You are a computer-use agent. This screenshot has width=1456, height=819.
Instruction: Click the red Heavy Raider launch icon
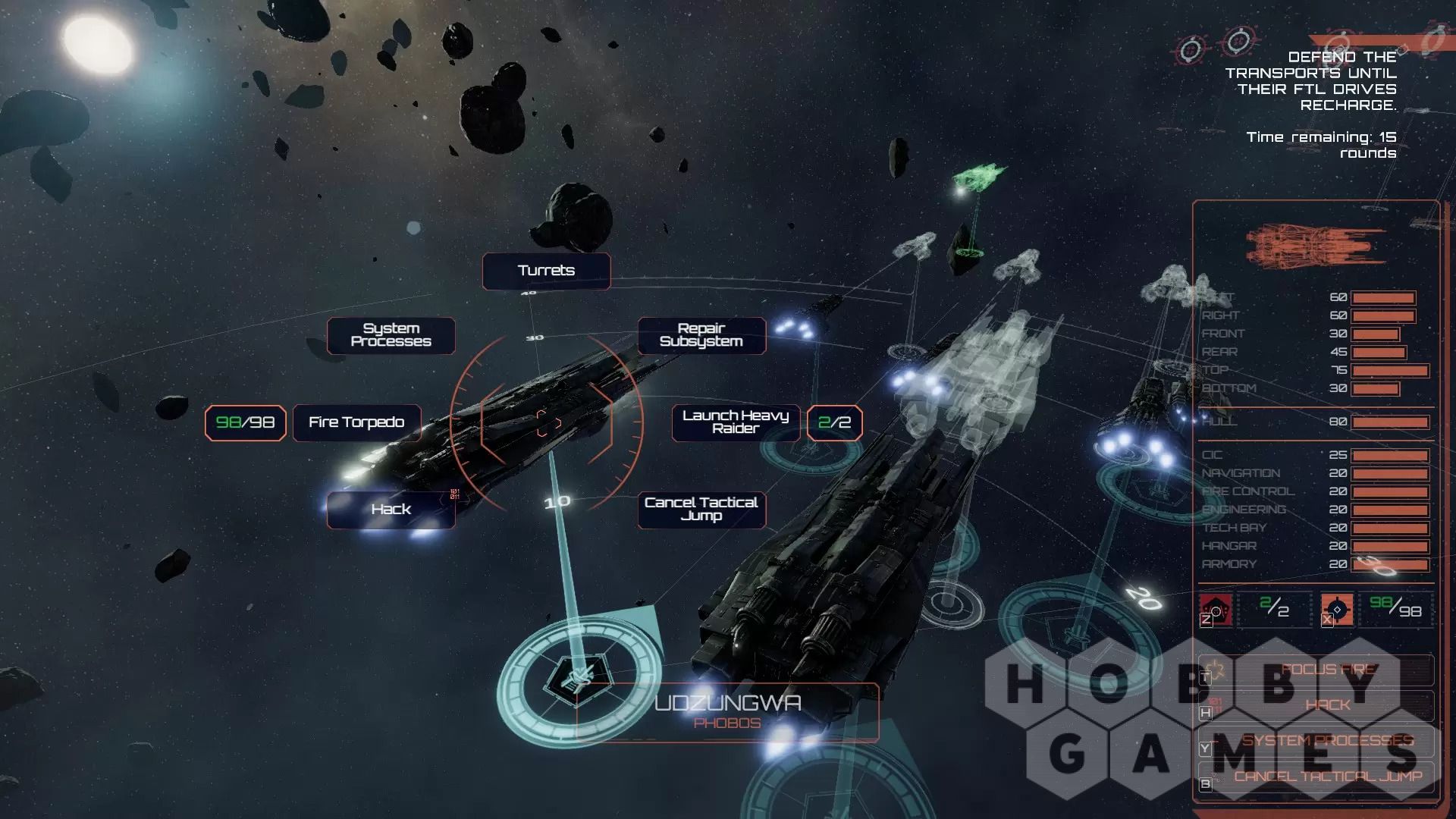coord(1216,610)
